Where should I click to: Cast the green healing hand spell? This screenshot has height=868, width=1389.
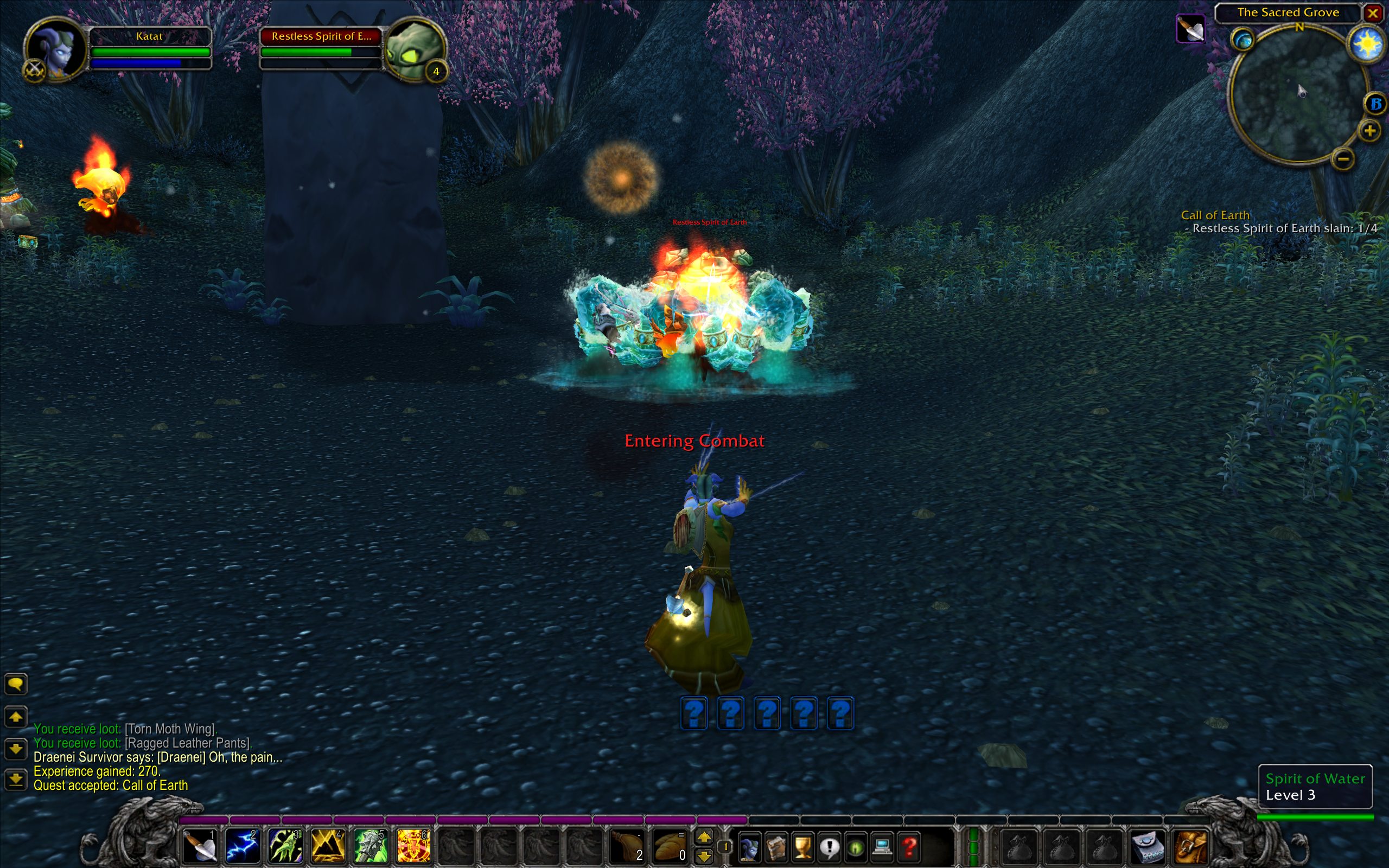[x=285, y=846]
